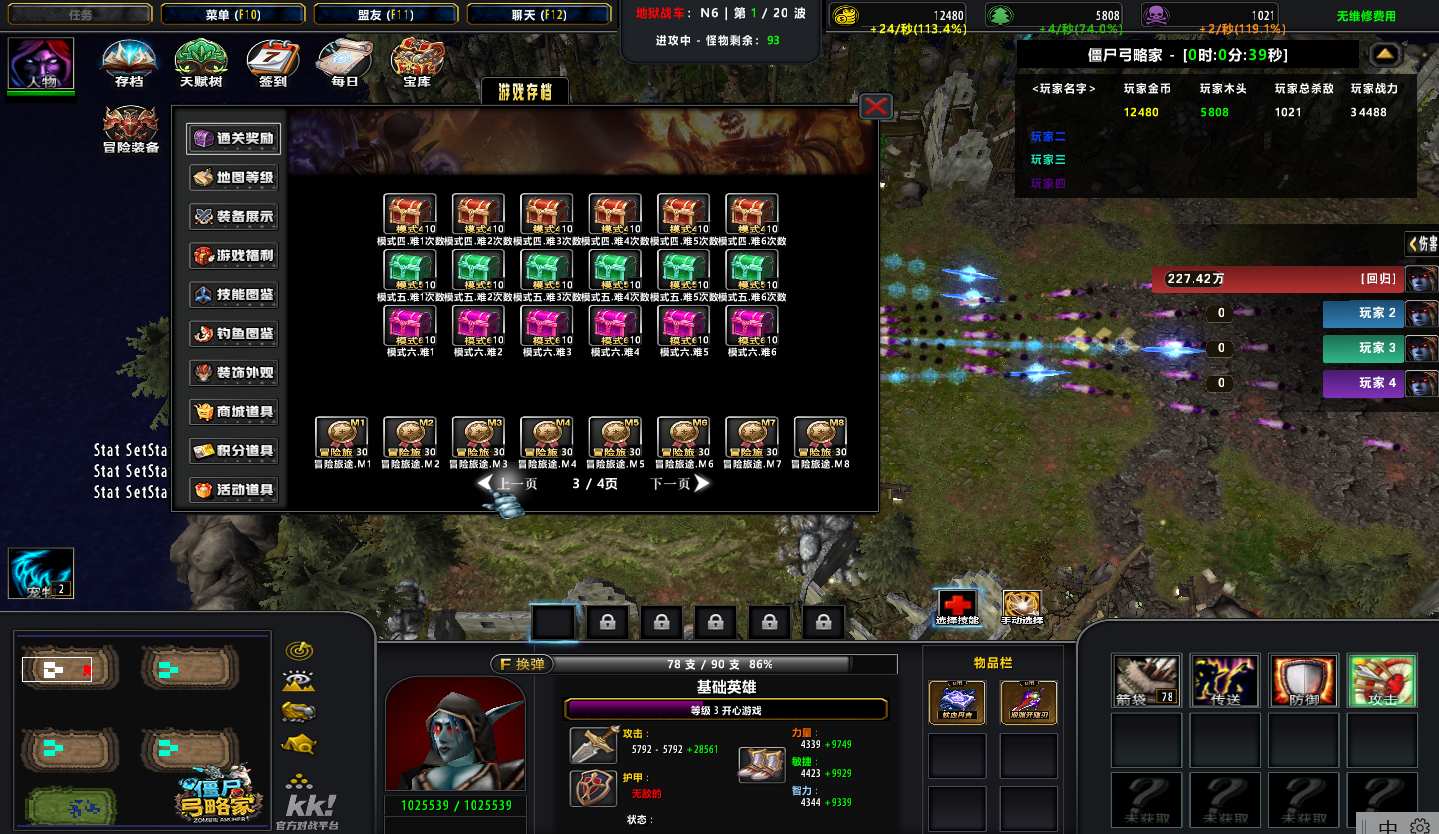
Task: Open the 签到 sign-in calendar icon
Action: [x=272, y=62]
